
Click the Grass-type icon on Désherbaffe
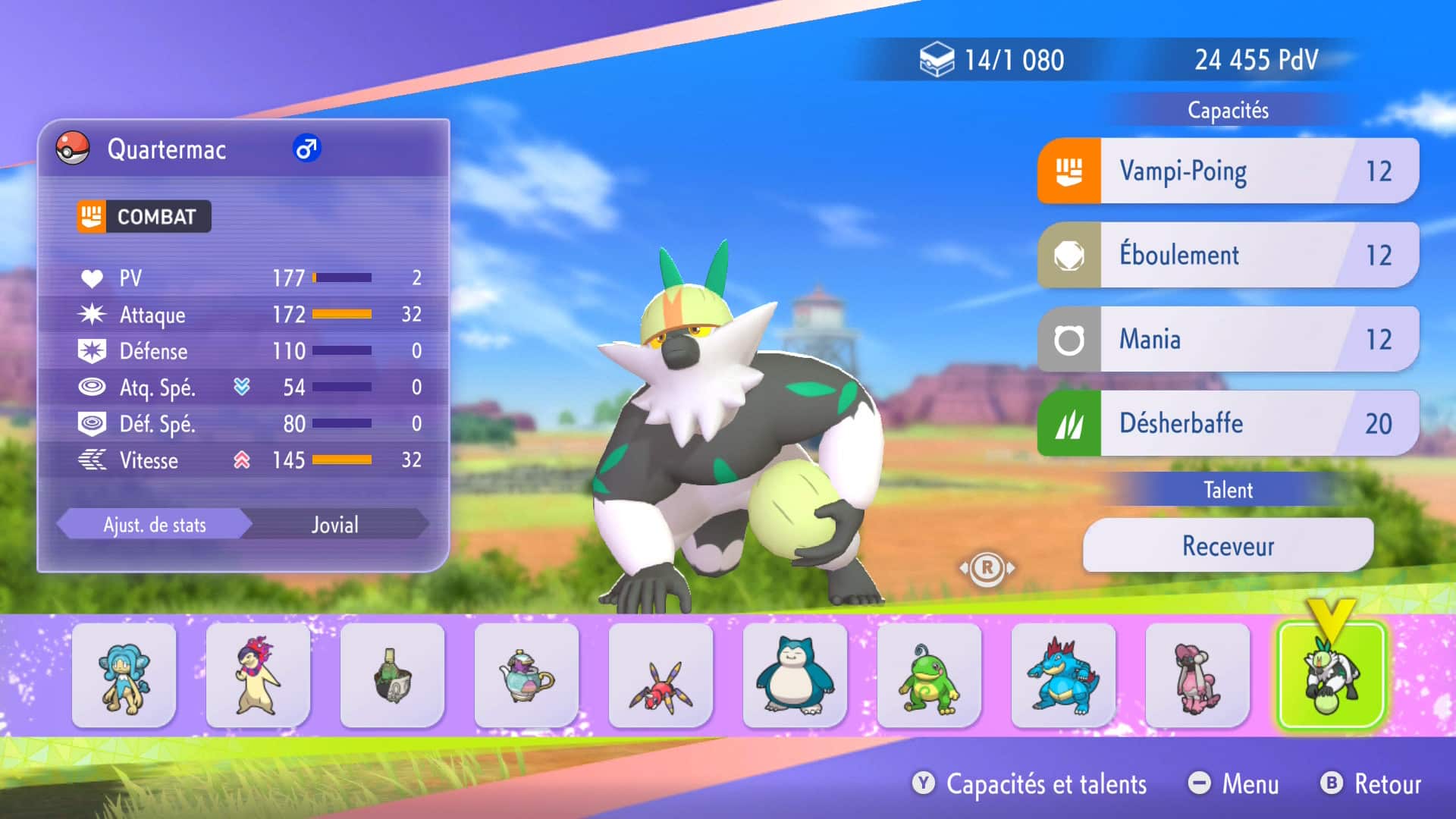(x=1070, y=423)
